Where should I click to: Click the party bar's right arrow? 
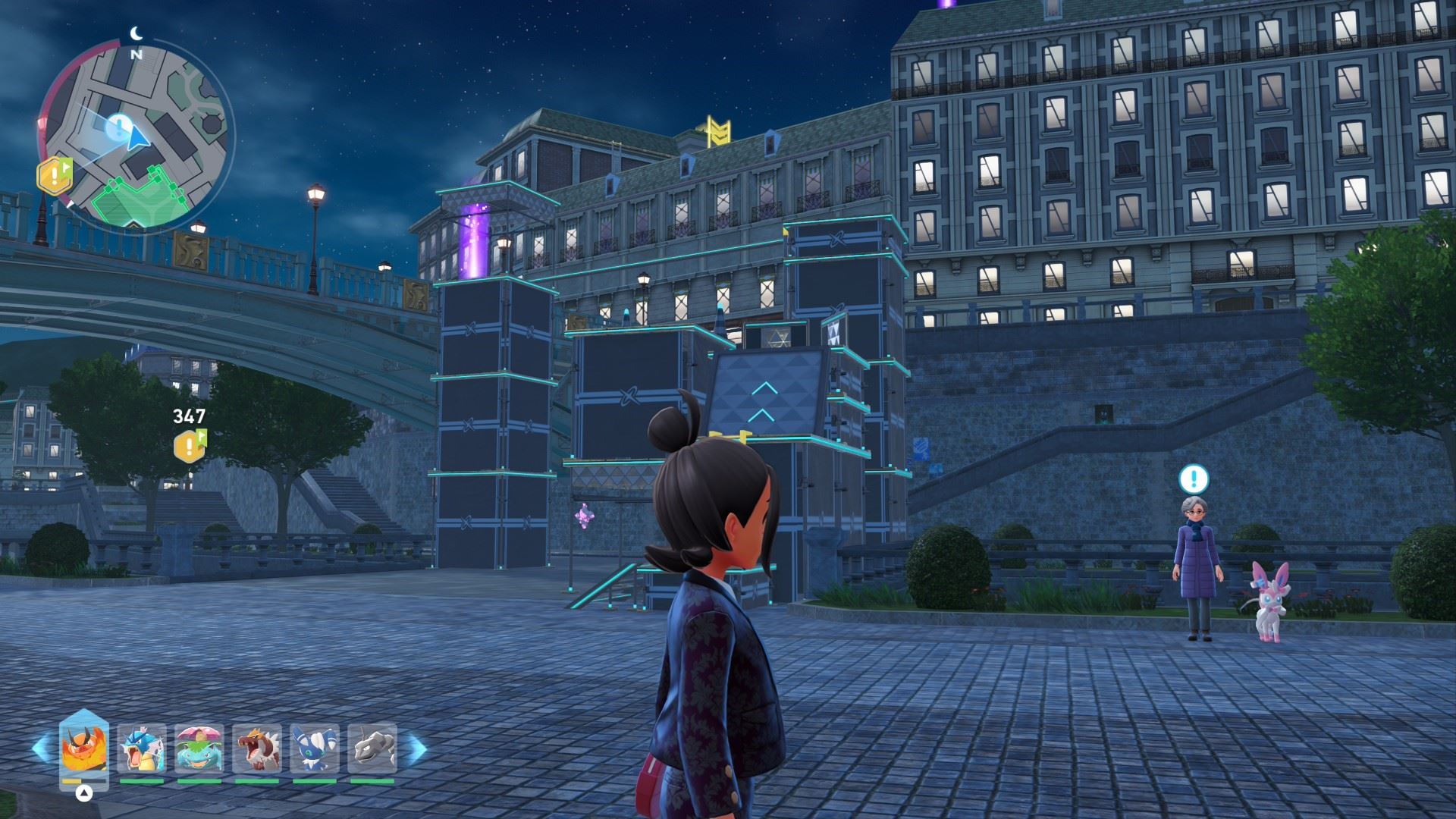pyautogui.click(x=416, y=748)
